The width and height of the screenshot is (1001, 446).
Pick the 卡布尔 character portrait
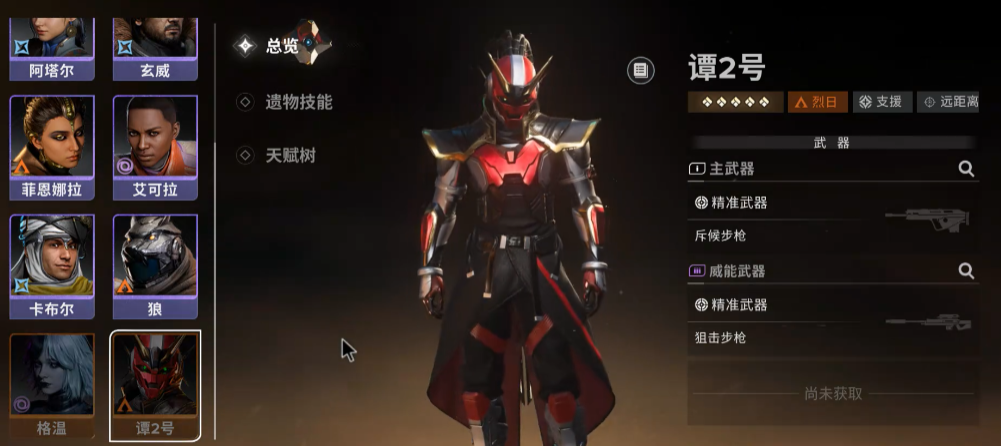click(x=52, y=255)
